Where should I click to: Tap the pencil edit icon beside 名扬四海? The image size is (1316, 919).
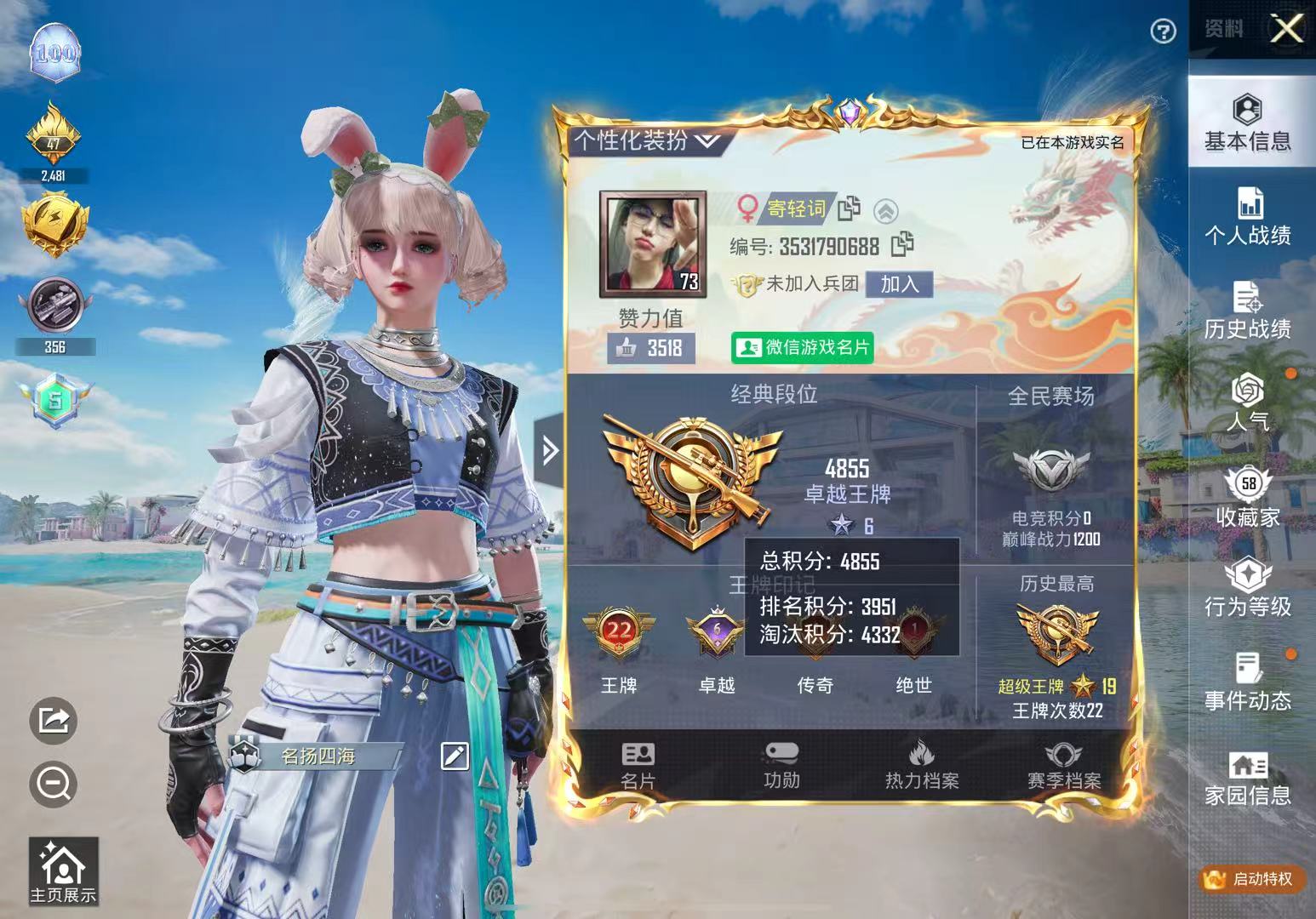point(455,754)
